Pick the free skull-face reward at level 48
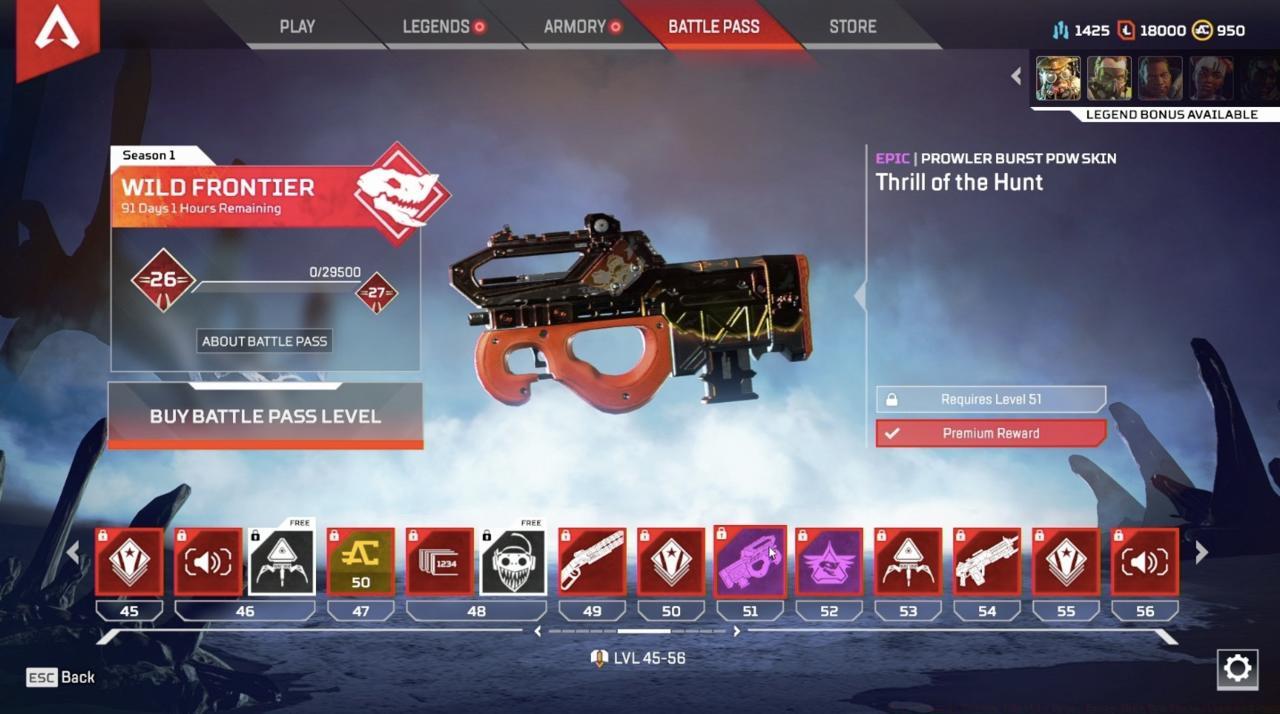 (513, 562)
